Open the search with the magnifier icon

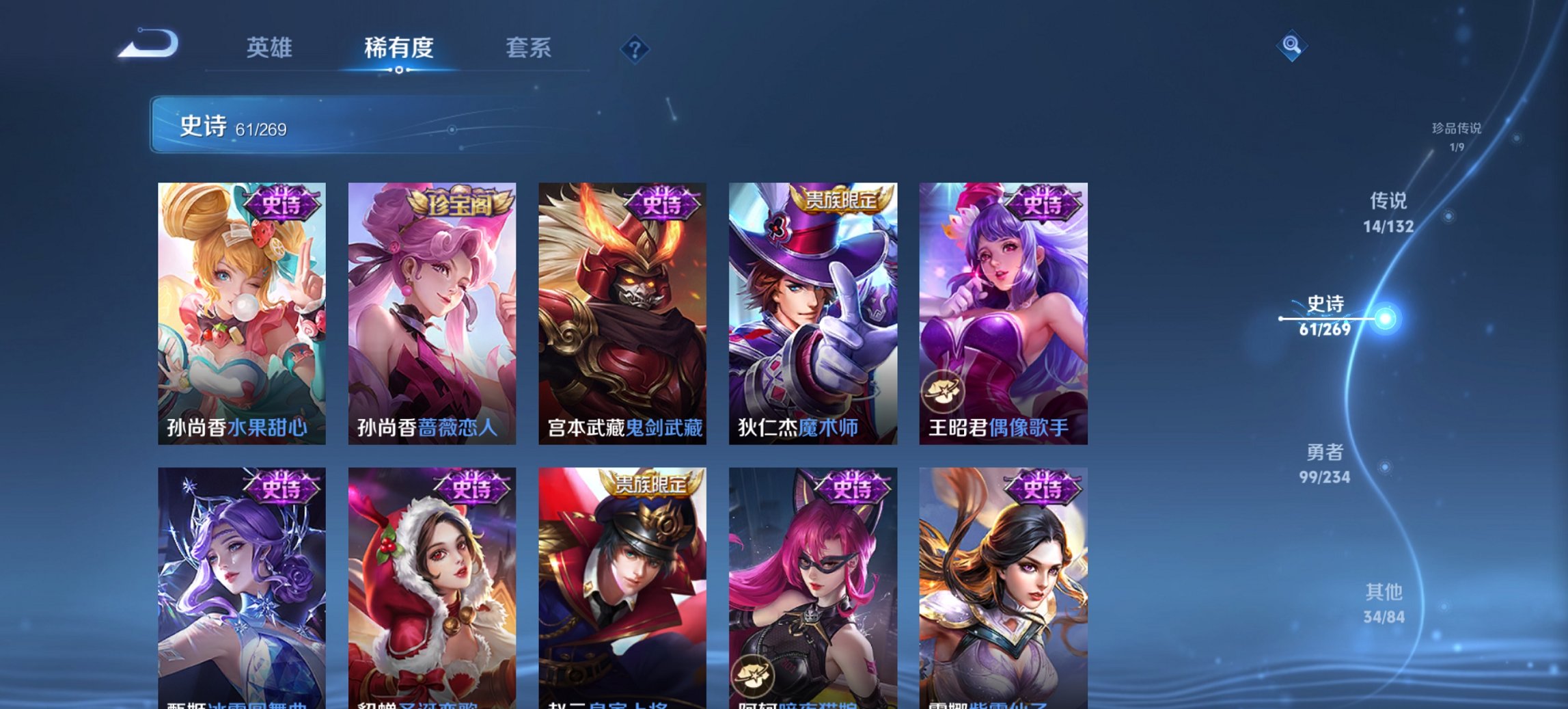coord(1292,46)
